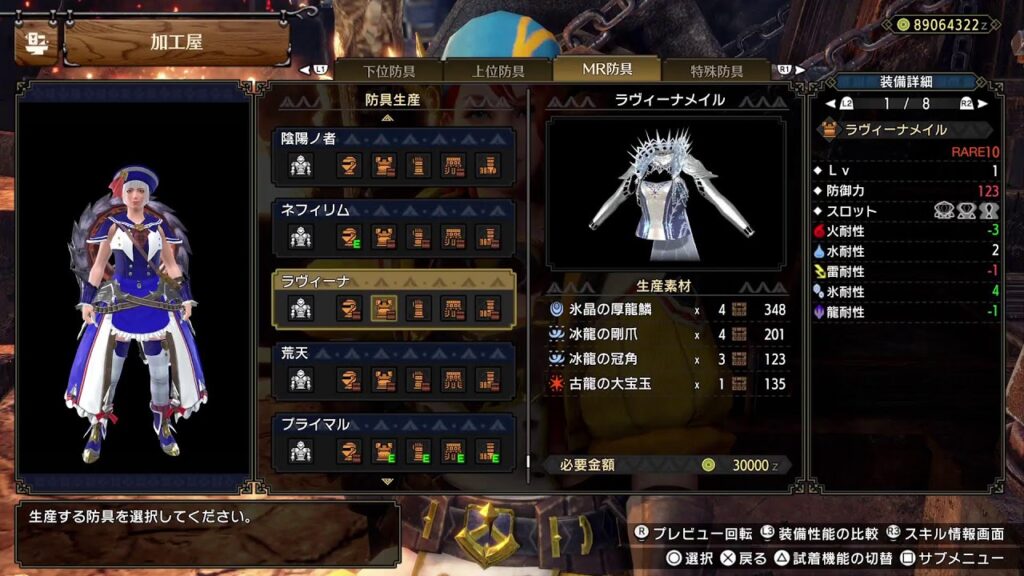The image size is (1024, 576).
Task: Pick the 荒天 full armor set icon
Action: 301,380
